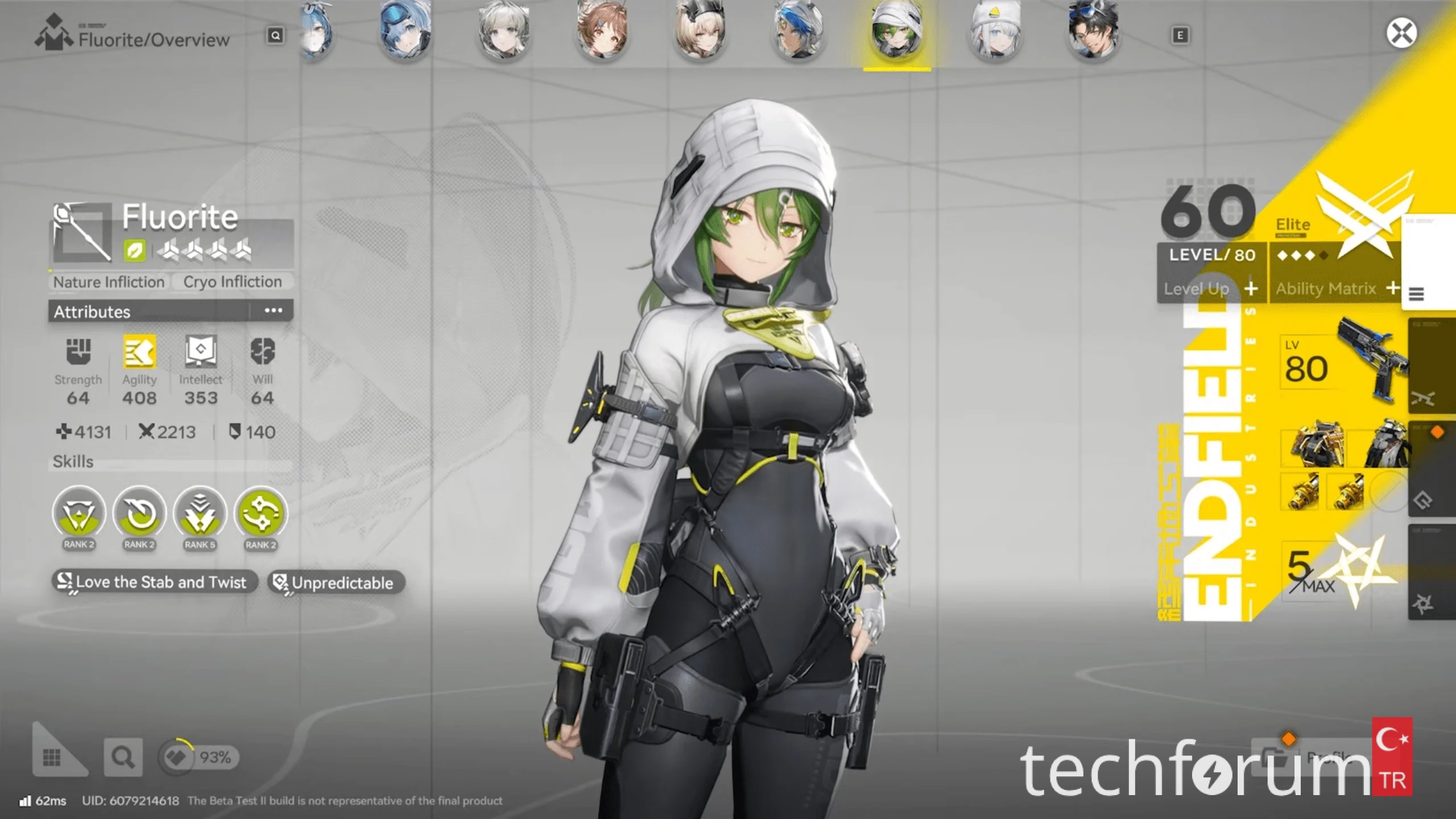This screenshot has width=1456, height=819.
Task: View the Unpredictable talent
Action: click(x=336, y=582)
